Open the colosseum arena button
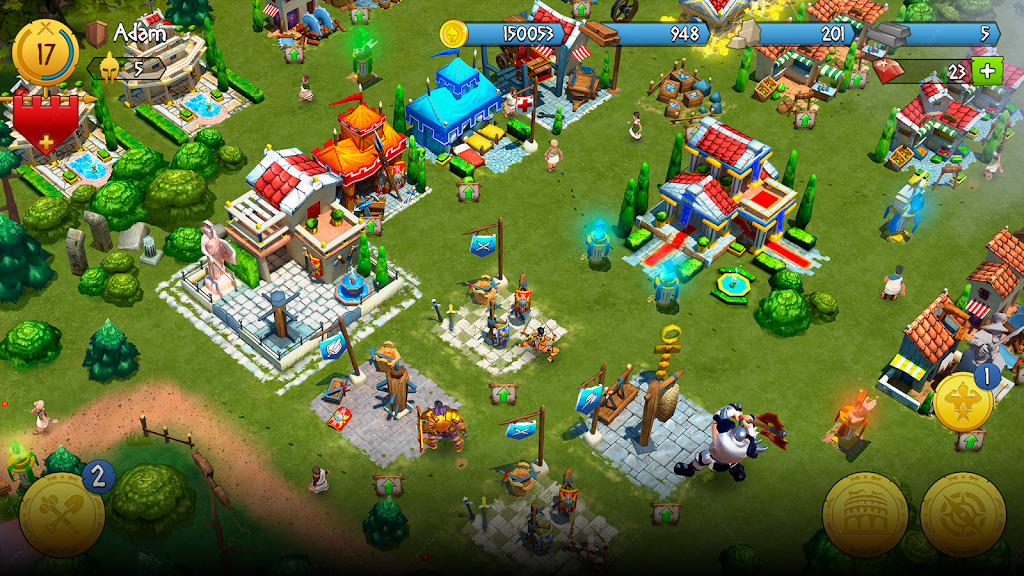The width and height of the screenshot is (1024, 576). click(865, 515)
